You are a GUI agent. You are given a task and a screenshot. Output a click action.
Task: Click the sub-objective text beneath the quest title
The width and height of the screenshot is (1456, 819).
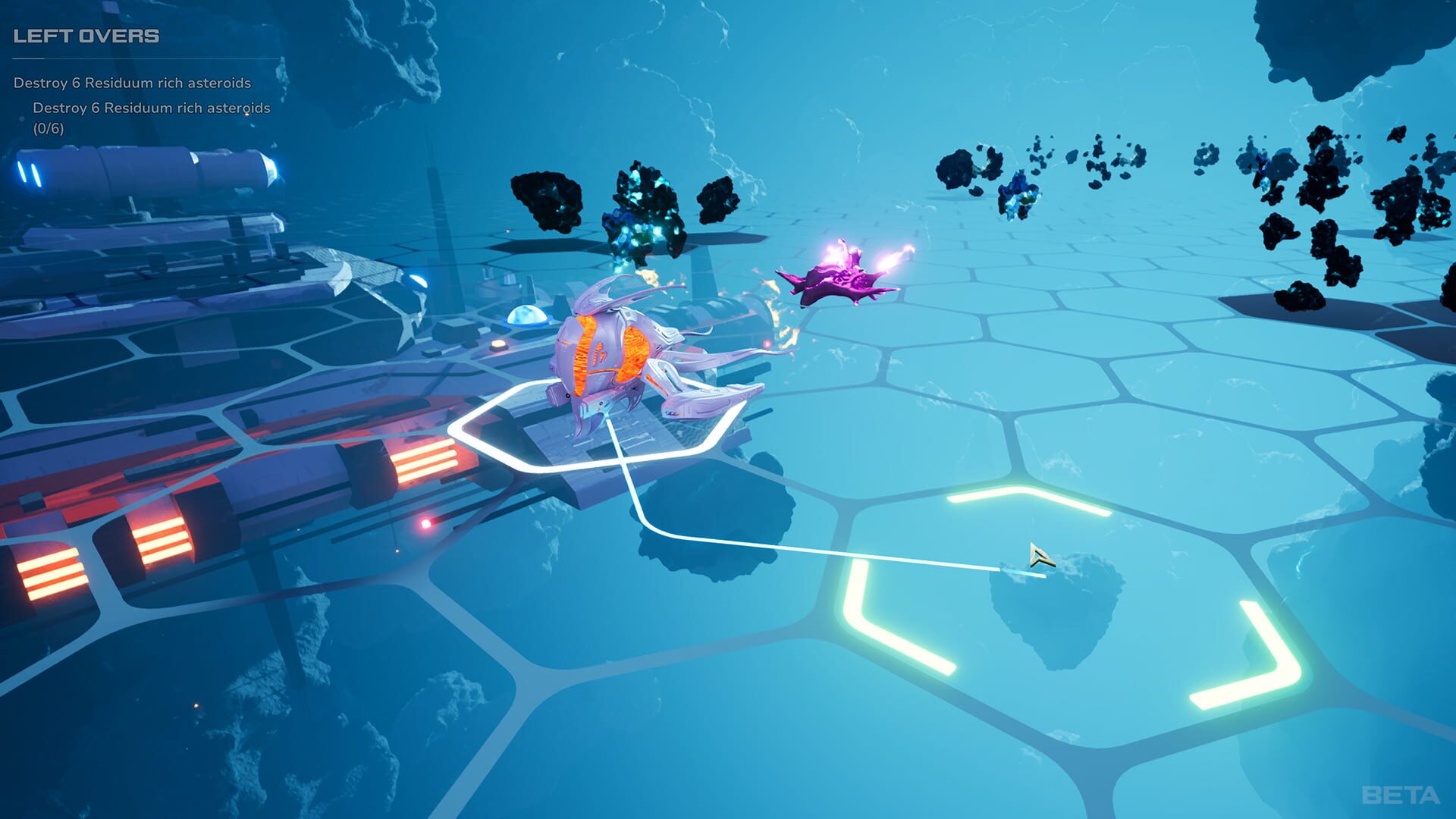point(152,108)
